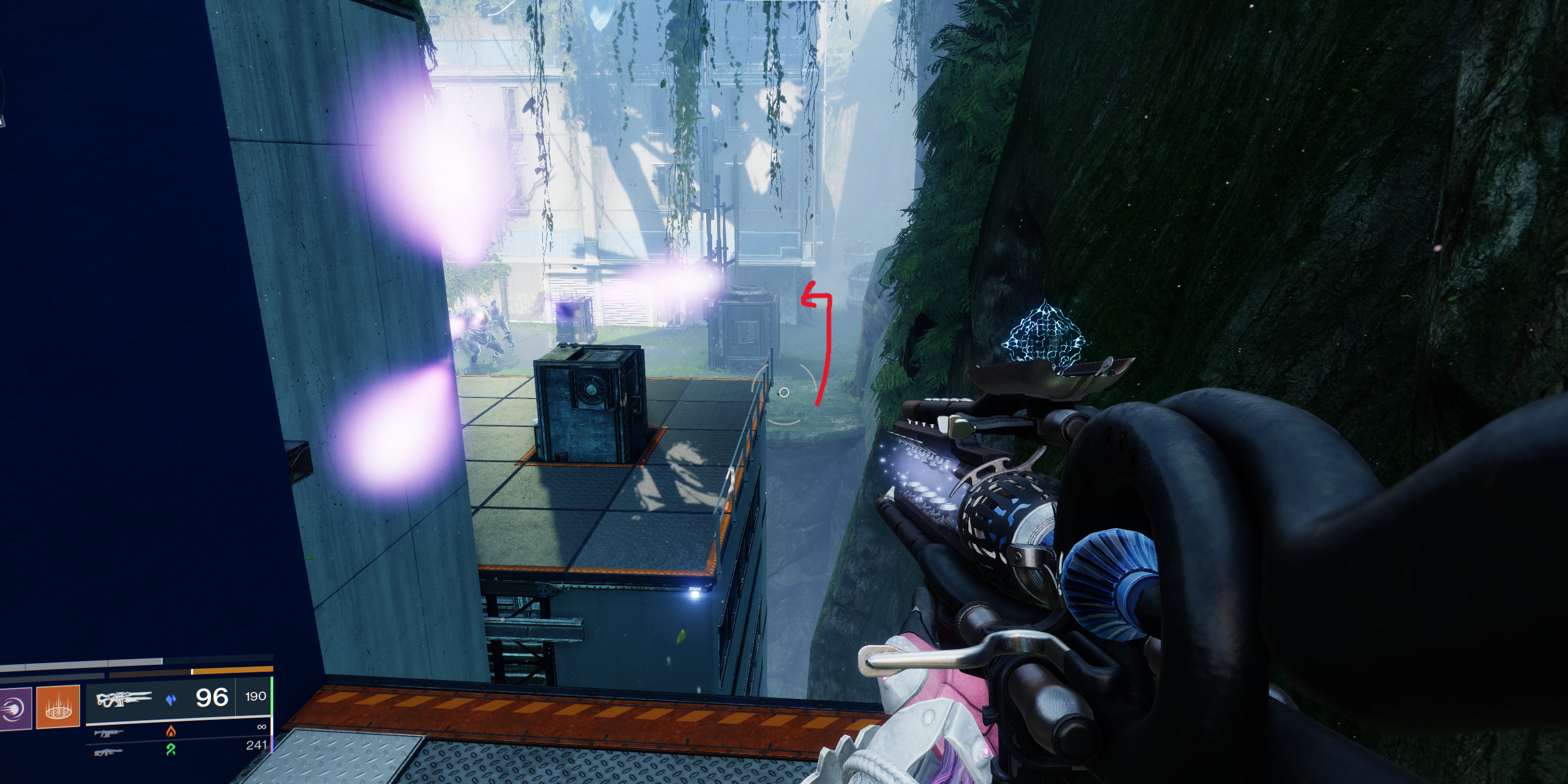Switch to the solar weapon with infinite ammo
The width and height of the screenshot is (1568, 784).
[109, 732]
